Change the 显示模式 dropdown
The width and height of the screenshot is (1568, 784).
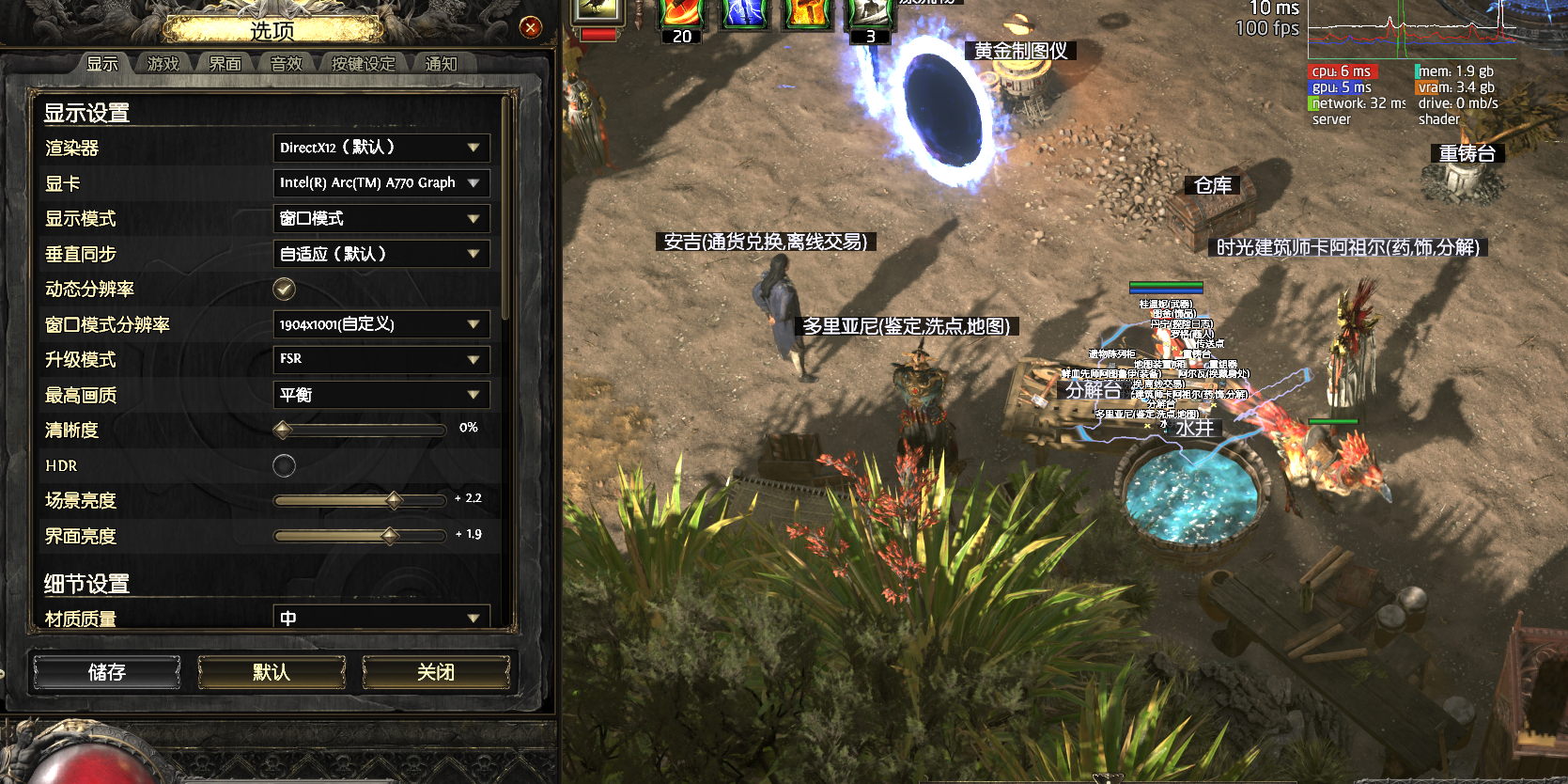380,219
